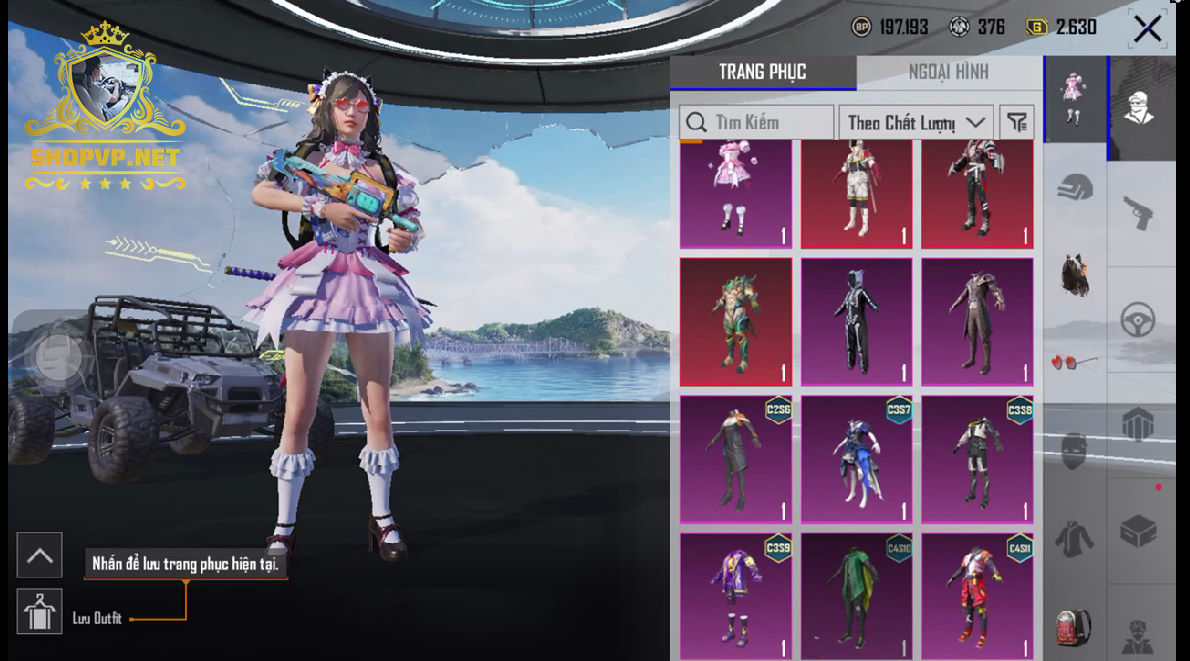The height and width of the screenshot is (661, 1190).
Task: Pick the C2S6 season outfit
Action: pyautogui.click(x=736, y=458)
